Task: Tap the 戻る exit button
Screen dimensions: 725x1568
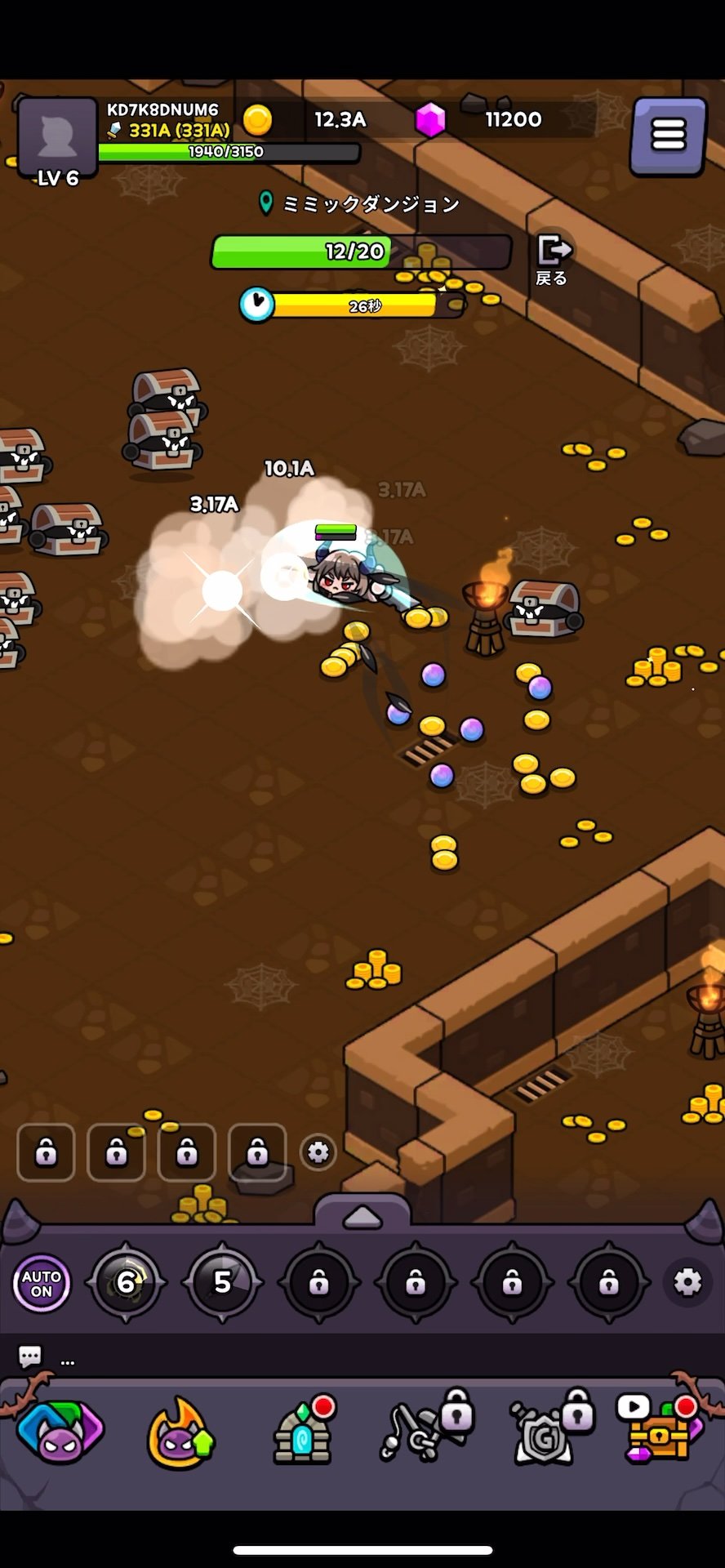Action: point(552,259)
